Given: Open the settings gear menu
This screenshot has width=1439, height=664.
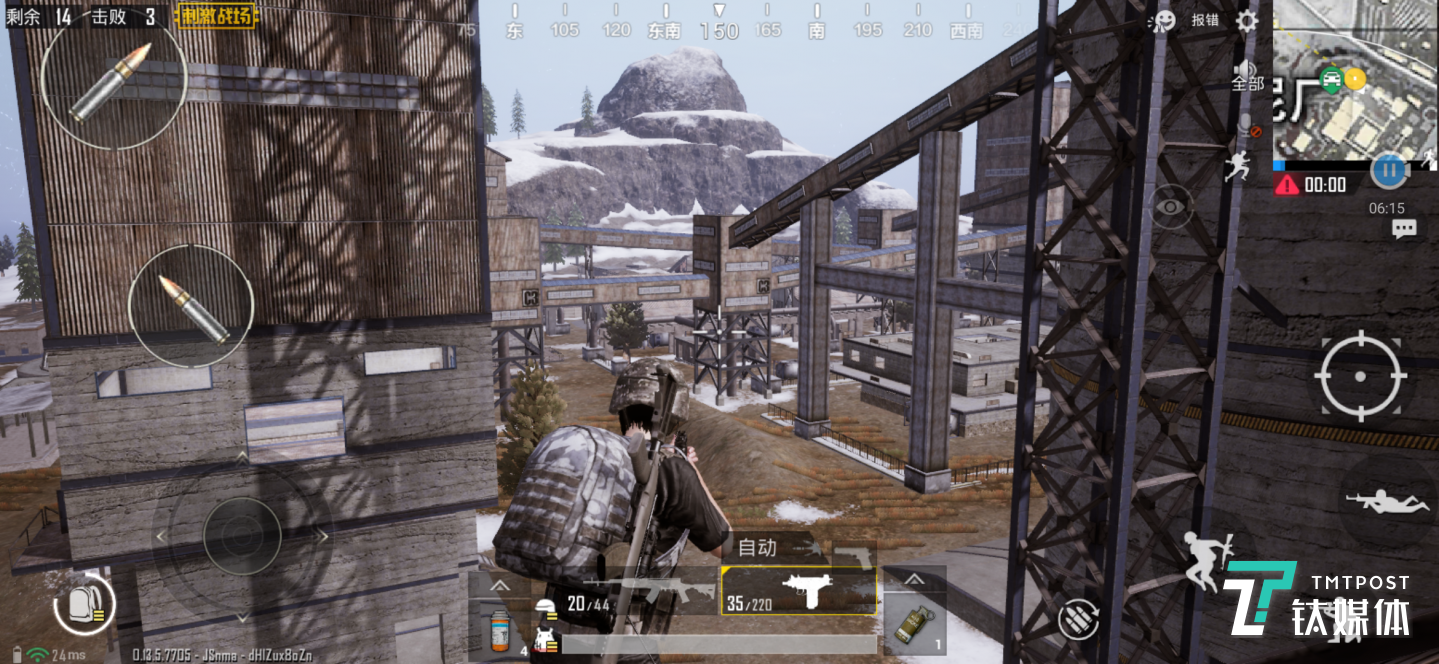Looking at the screenshot, I should [1246, 21].
